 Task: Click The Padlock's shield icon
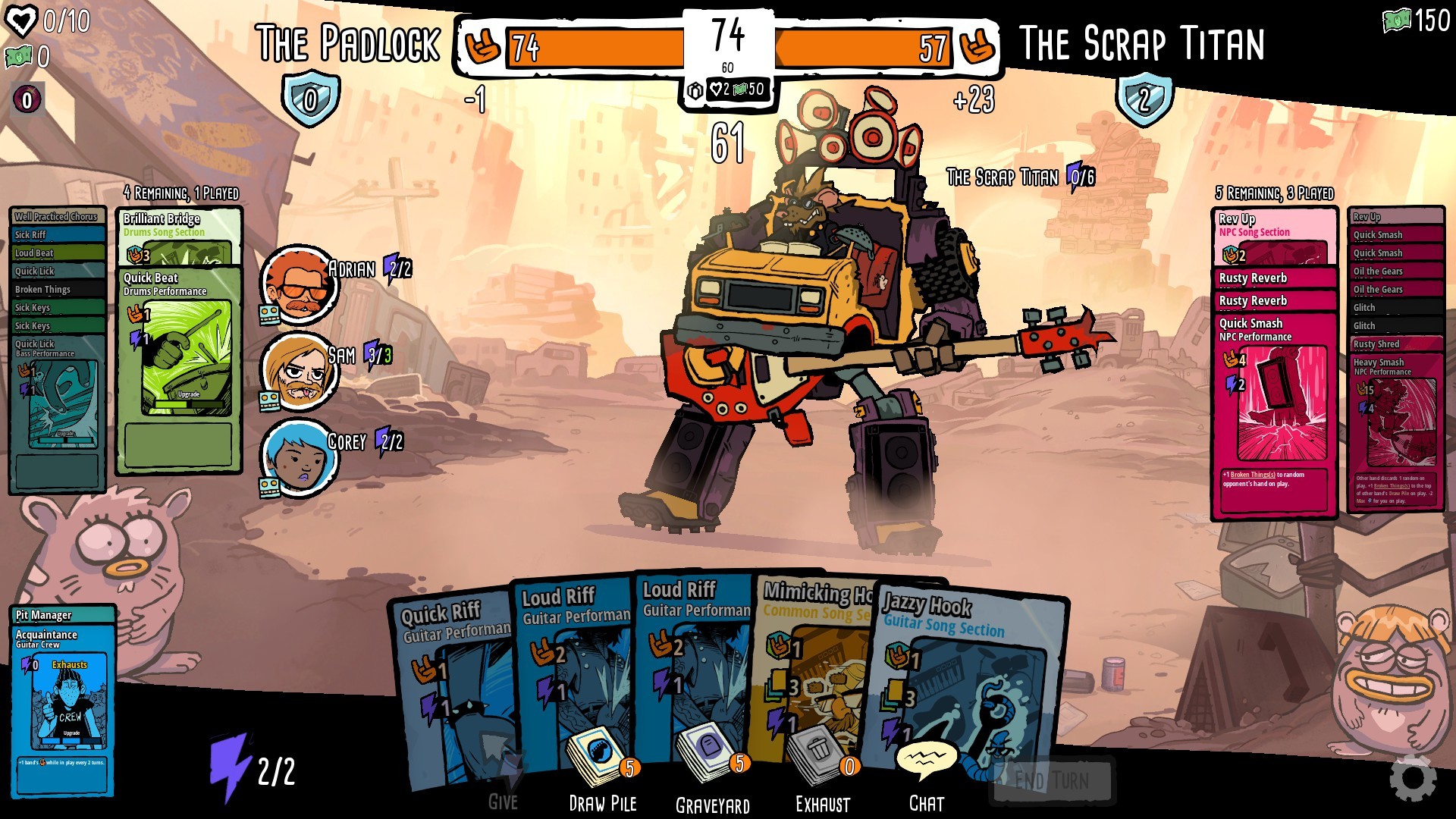pos(309,99)
